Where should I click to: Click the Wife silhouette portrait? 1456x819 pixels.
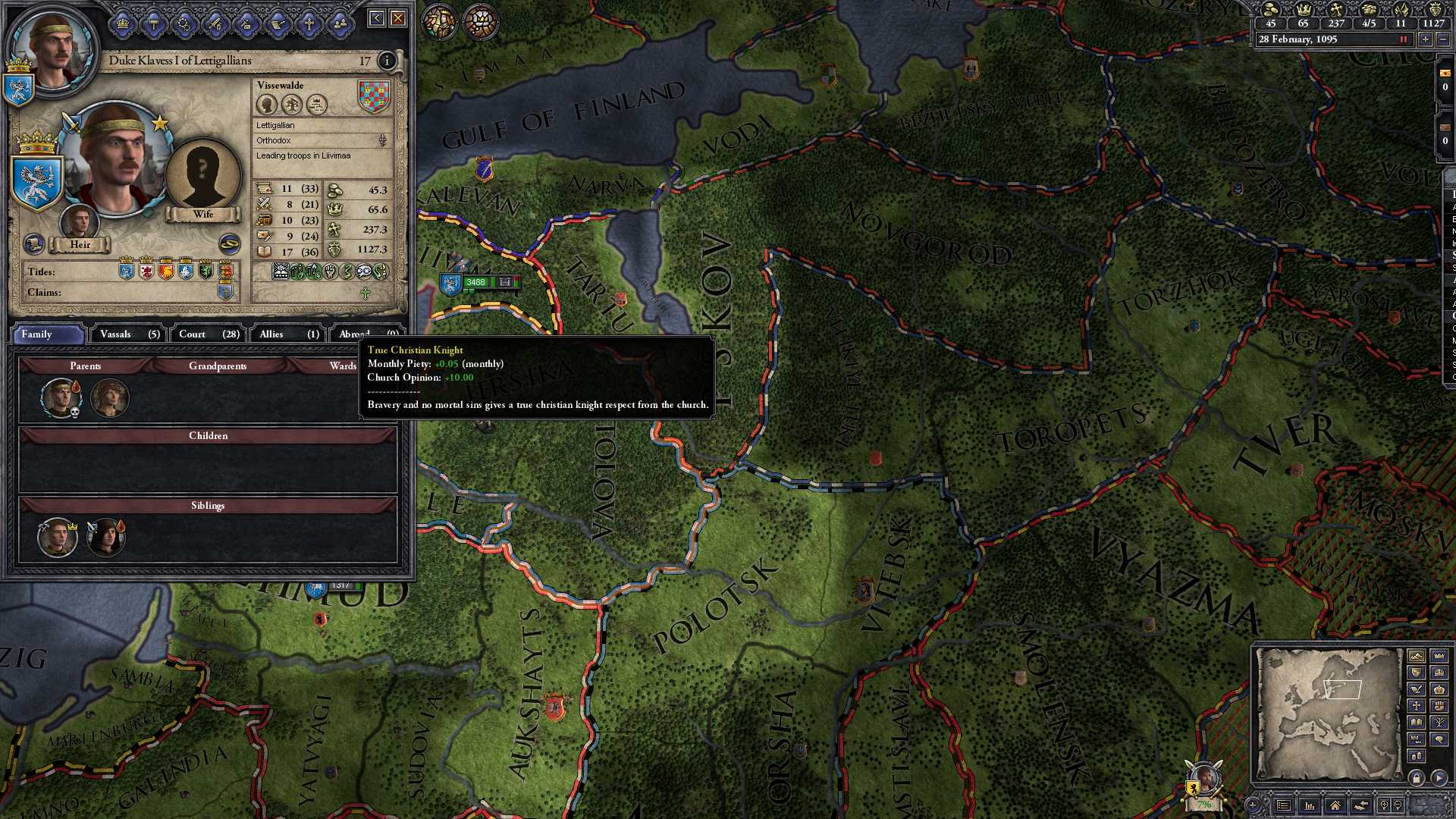click(202, 176)
